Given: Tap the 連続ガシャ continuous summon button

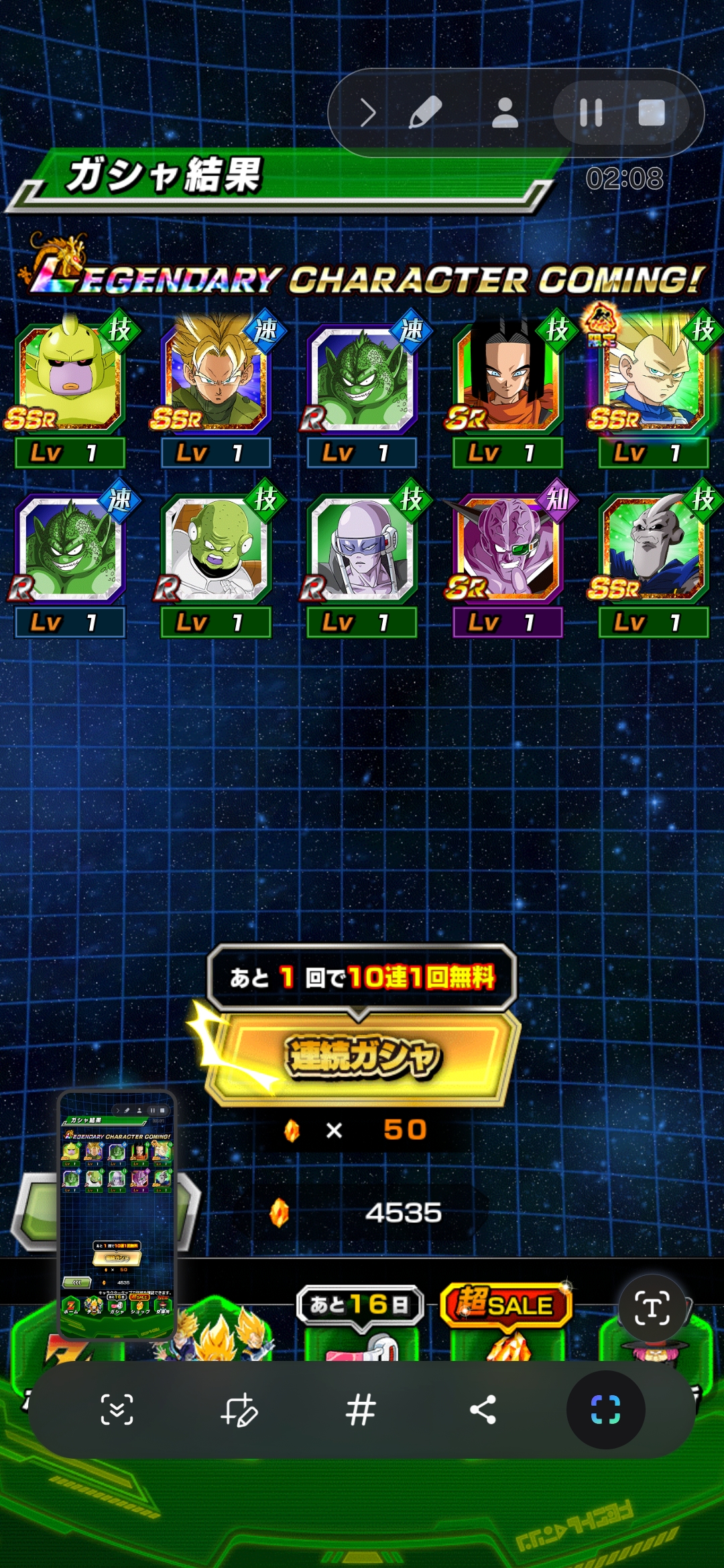Looking at the screenshot, I should [363, 1057].
